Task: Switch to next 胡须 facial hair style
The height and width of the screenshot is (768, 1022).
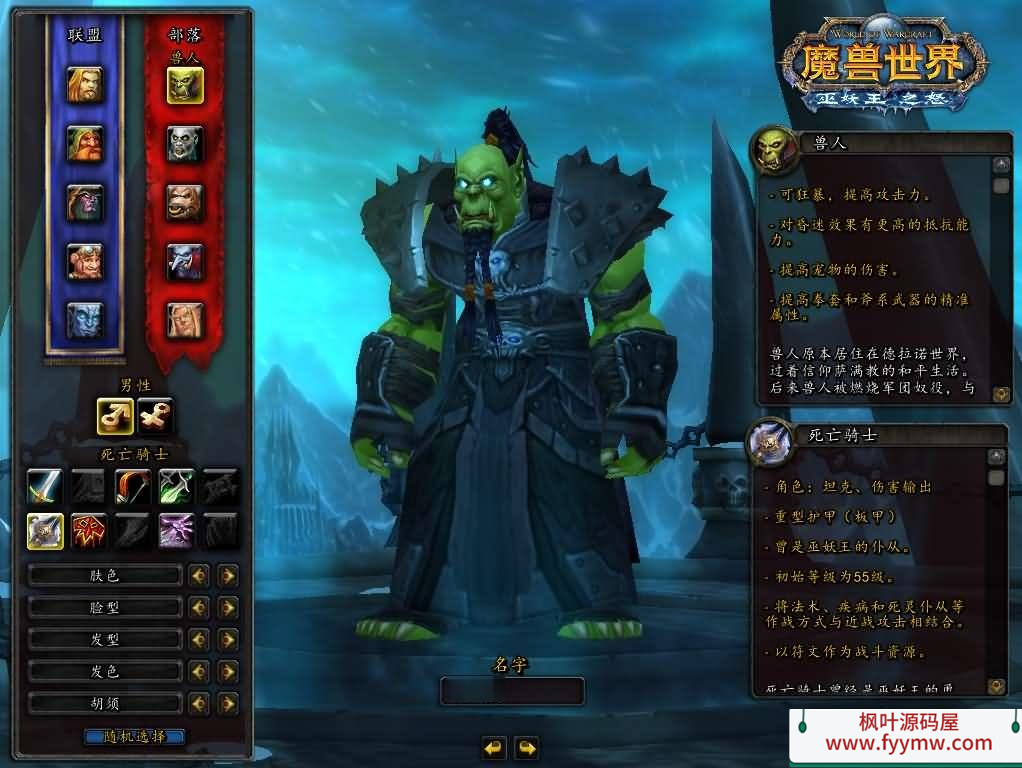Action: 228,703
